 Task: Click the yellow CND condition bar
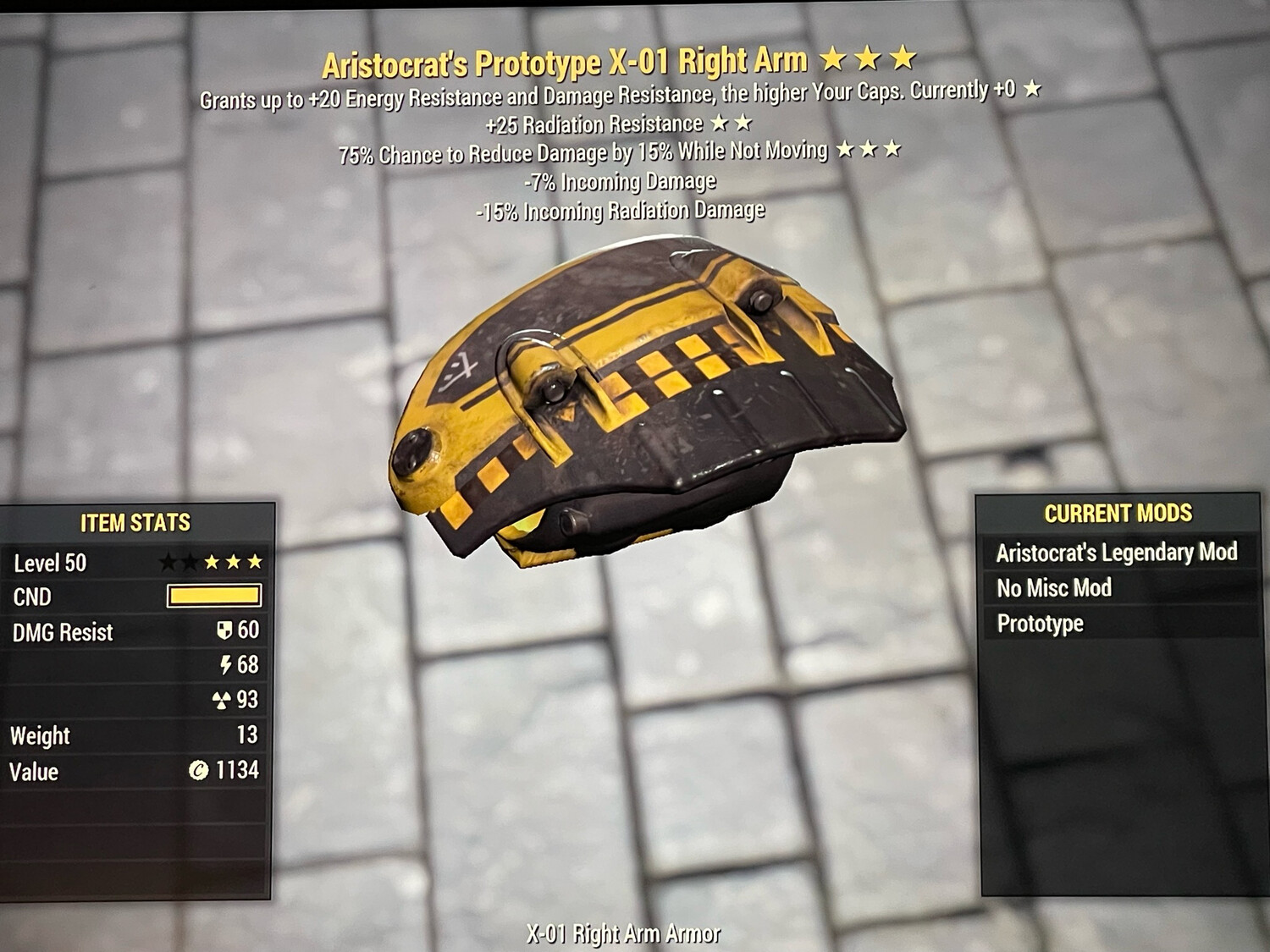coord(215,597)
